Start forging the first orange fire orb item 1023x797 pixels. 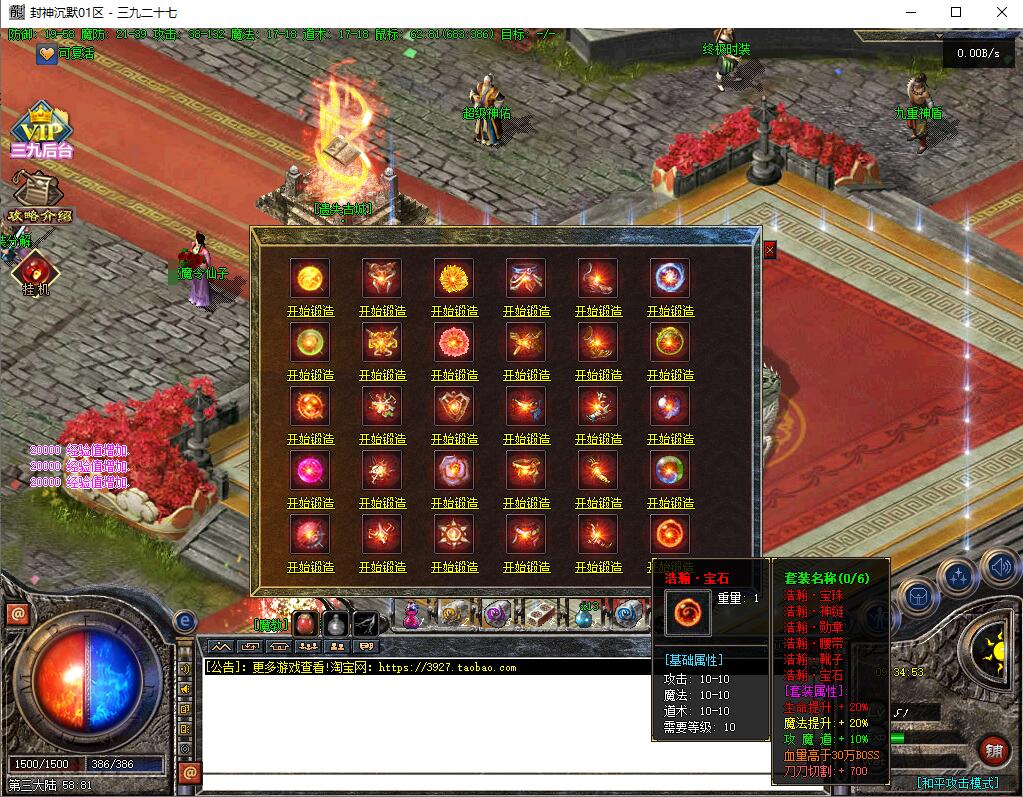pyautogui.click(x=310, y=311)
